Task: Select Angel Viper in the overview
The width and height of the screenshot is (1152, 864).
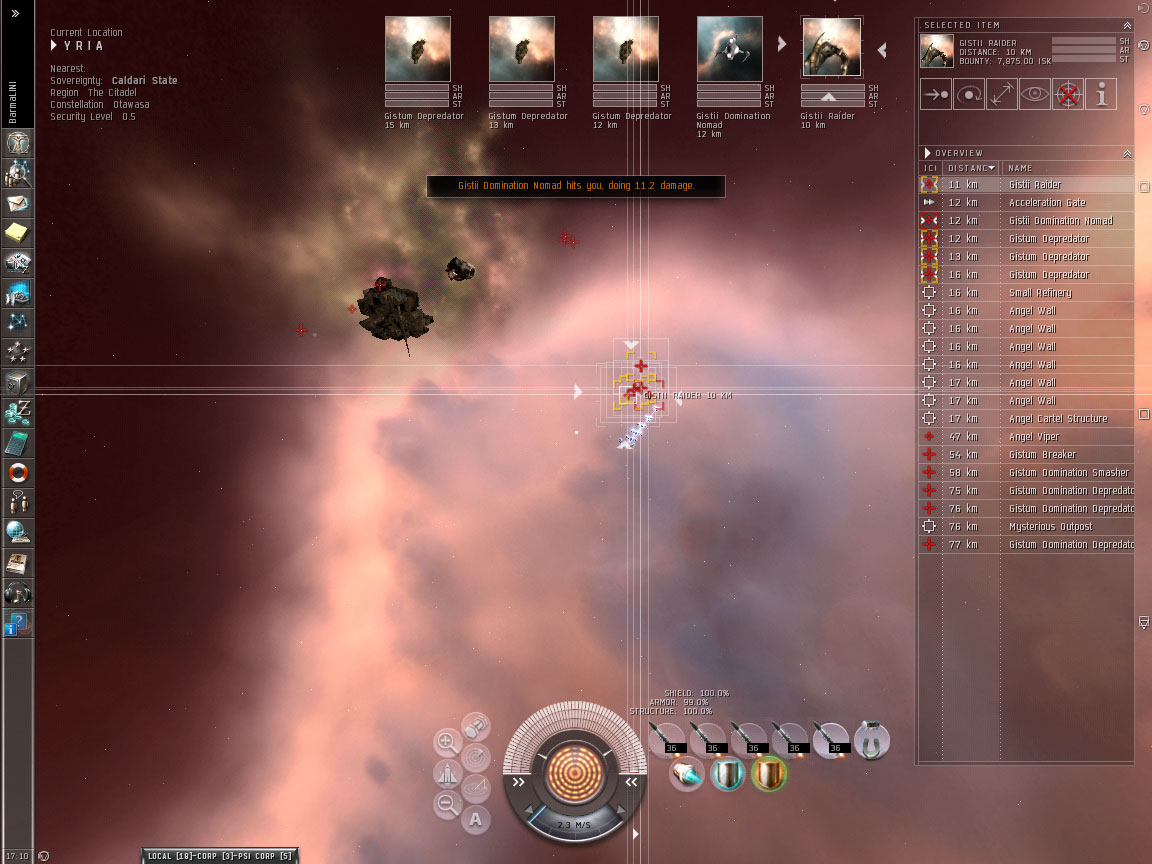Action: pos(1033,437)
